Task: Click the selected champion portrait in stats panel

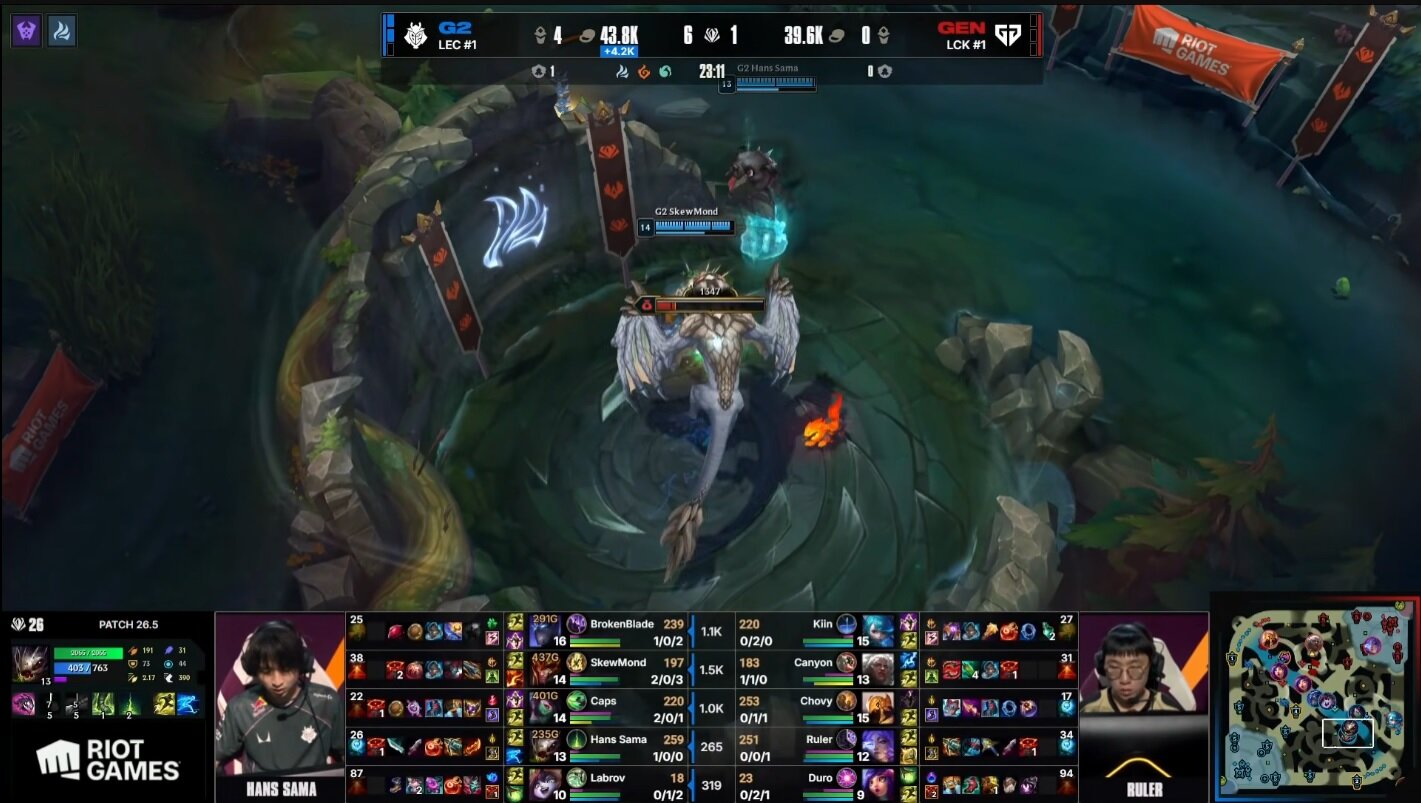Action: [x=28, y=663]
